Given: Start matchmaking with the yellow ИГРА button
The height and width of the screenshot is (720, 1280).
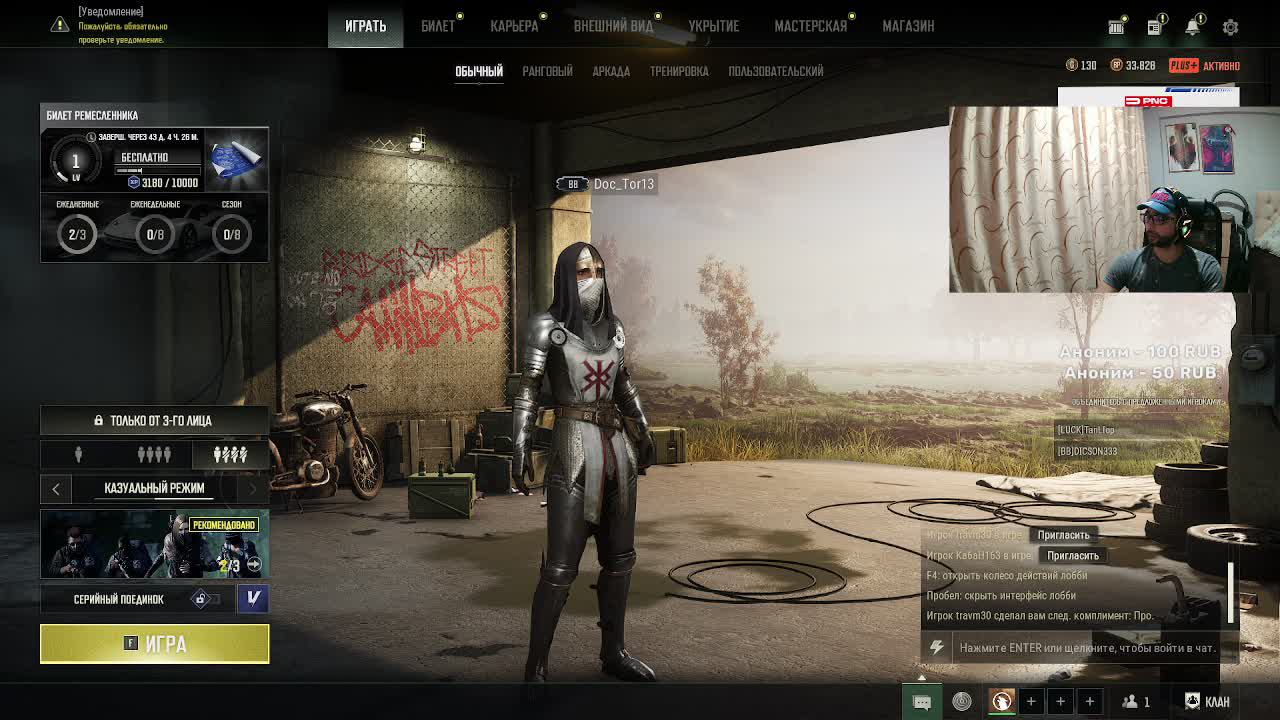Looking at the screenshot, I should click(155, 644).
